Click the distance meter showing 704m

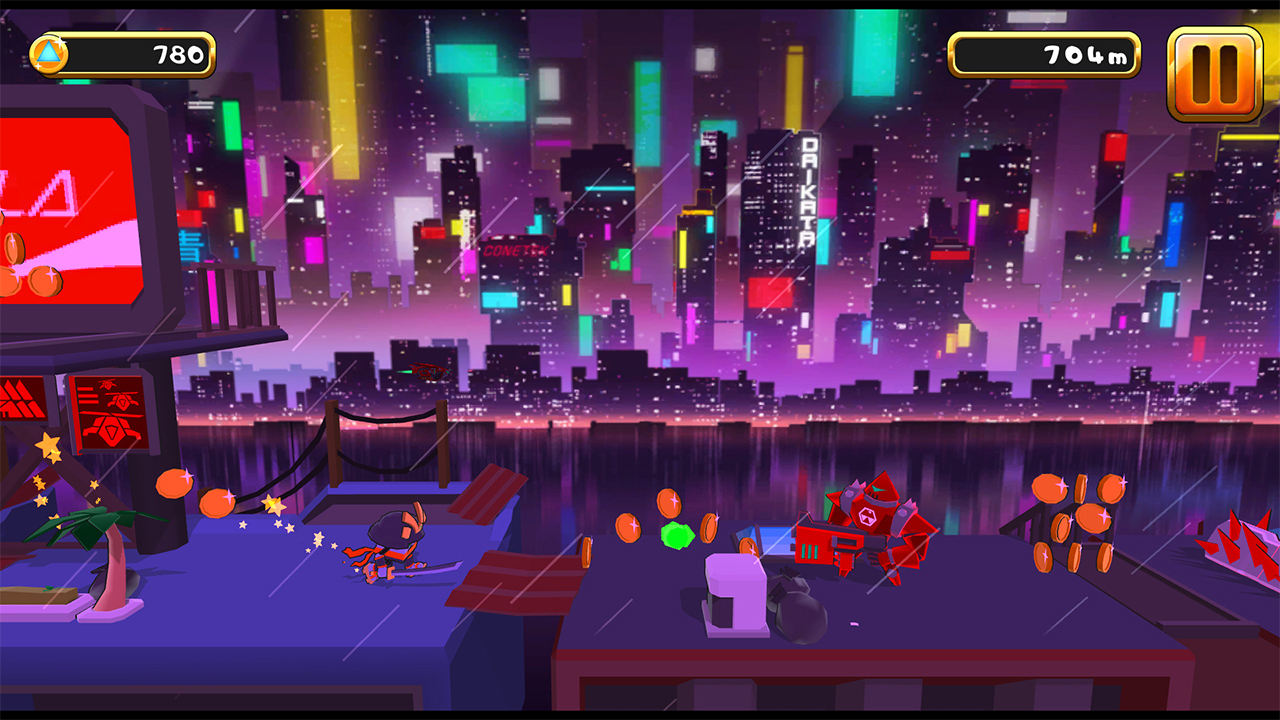(1045, 56)
